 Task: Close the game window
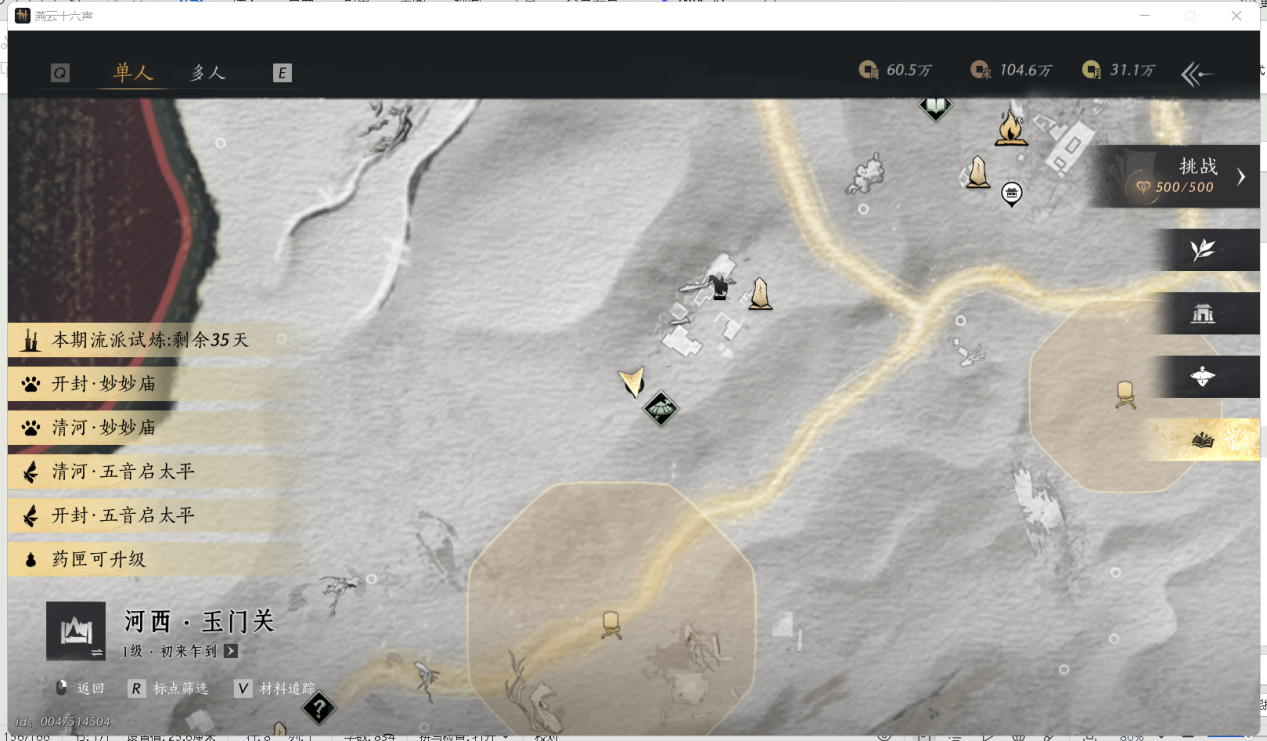tap(1236, 16)
